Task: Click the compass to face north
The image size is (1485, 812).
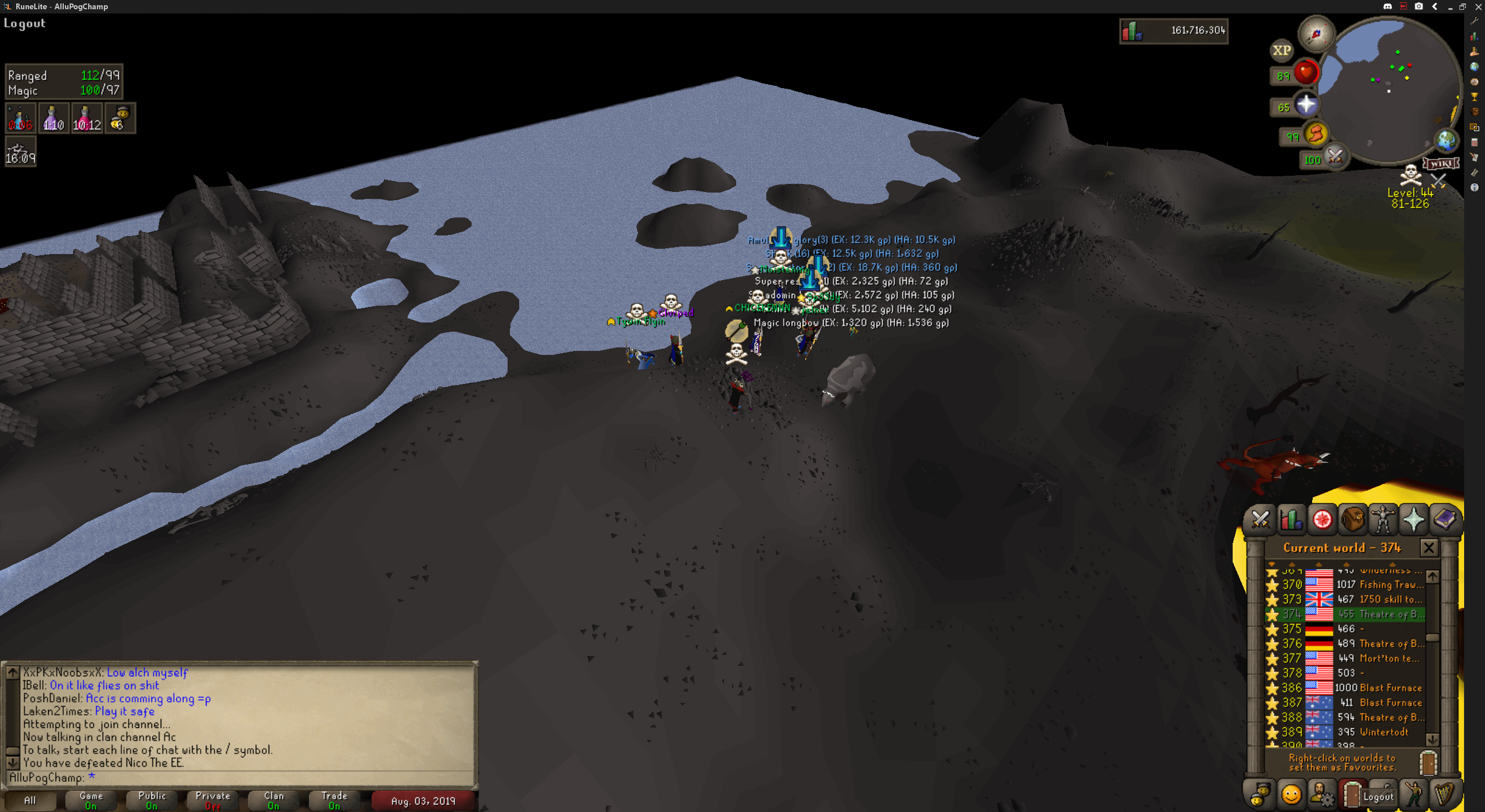Action: tap(1316, 34)
